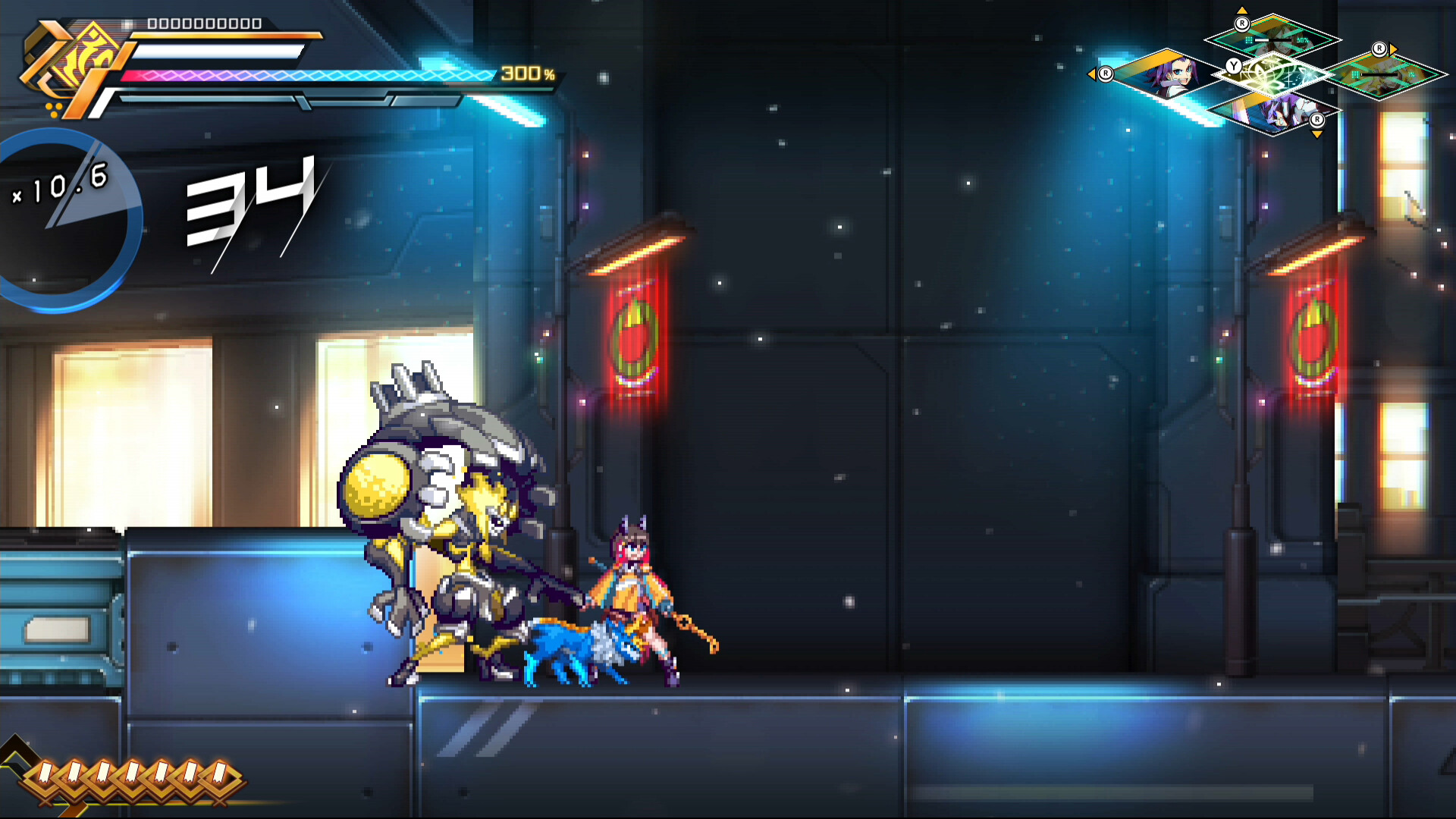Viewport: 1456px width, 819px height.
Task: Expand the yellow up arrow above skill wheel
Action: [x=1242, y=10]
